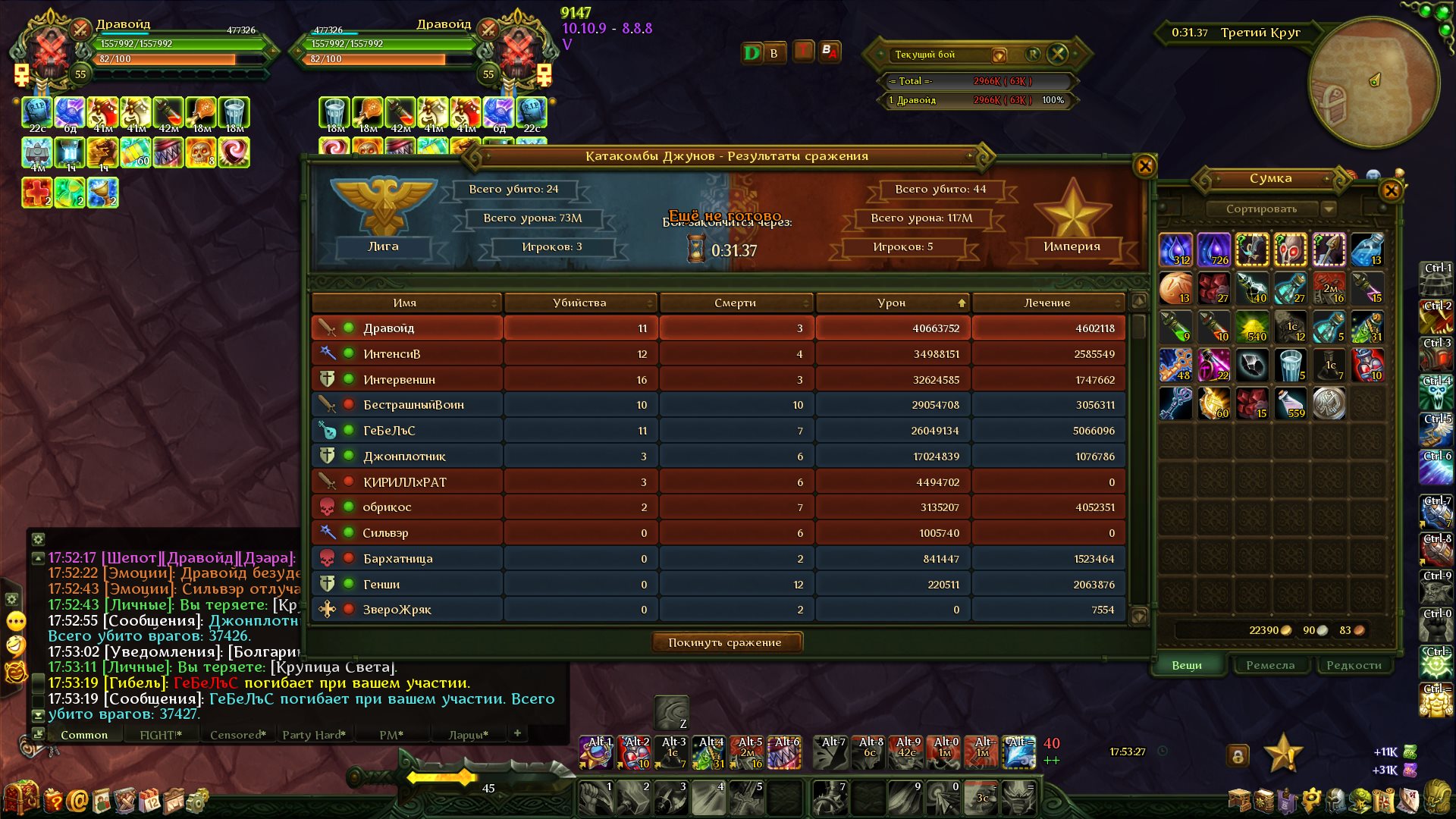Select the bag item stacked 726
The width and height of the screenshot is (1456, 819).
tap(1213, 249)
